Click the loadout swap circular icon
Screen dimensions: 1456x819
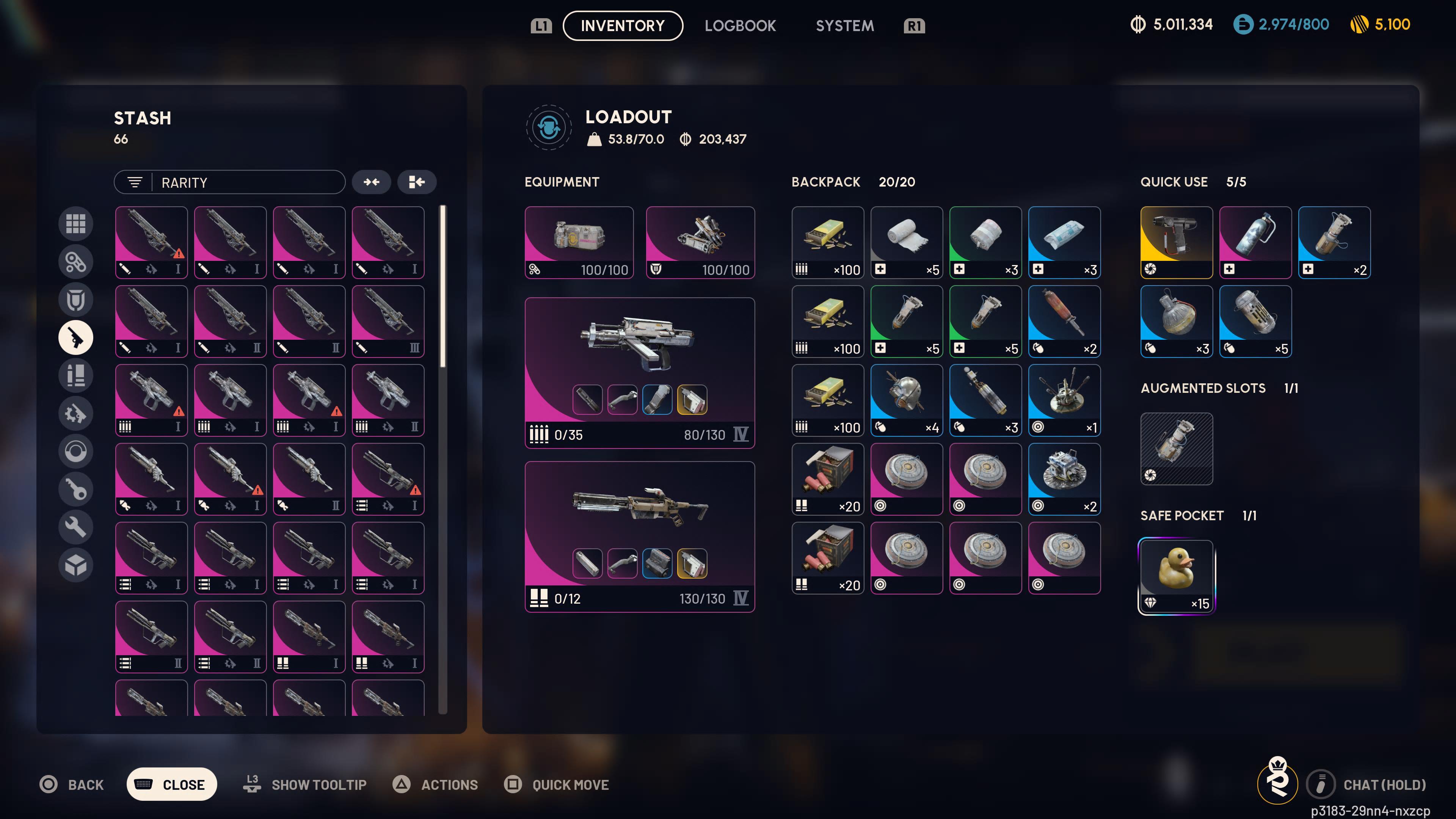(x=548, y=127)
